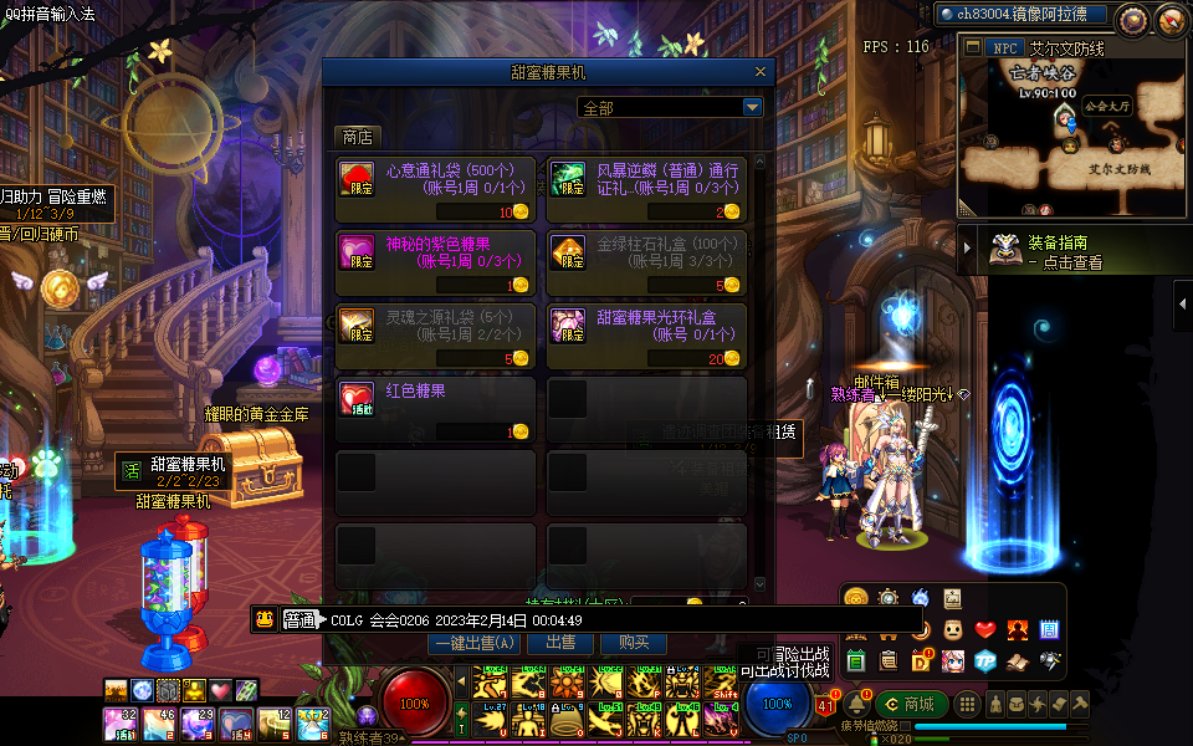The image size is (1193, 746).
Task: Close the 甜蜜糖果机 shop window
Action: point(760,72)
